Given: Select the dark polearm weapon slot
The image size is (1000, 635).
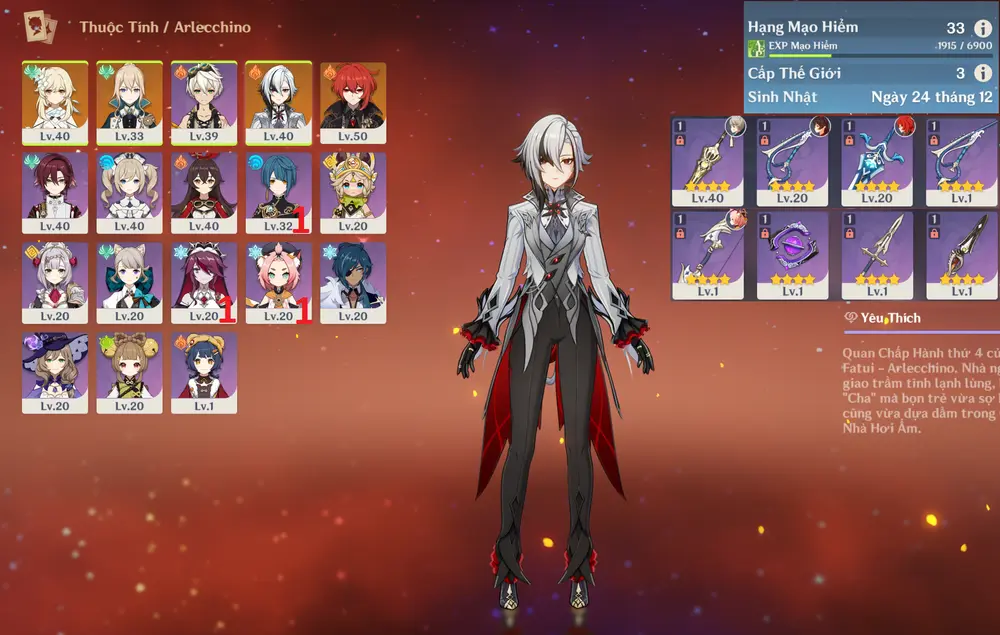Looking at the screenshot, I should [x=961, y=249].
